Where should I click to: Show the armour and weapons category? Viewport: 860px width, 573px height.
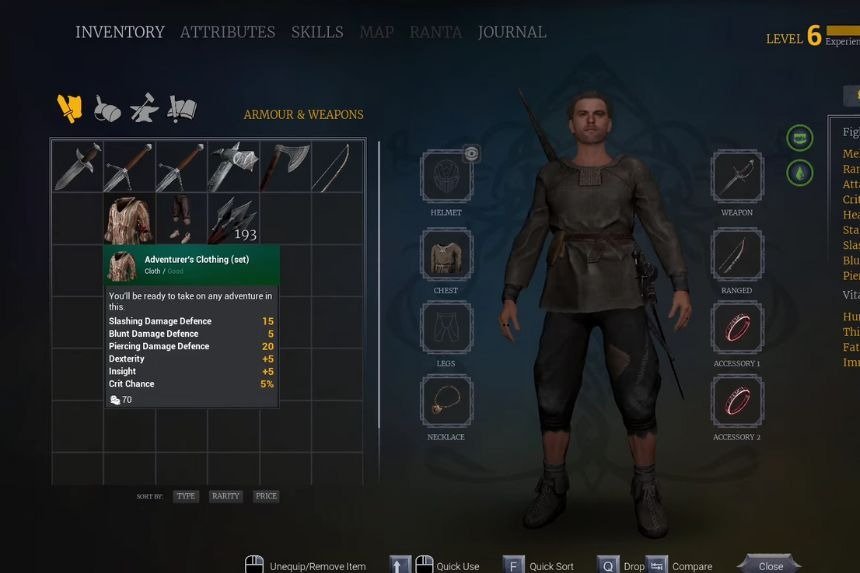click(69, 108)
